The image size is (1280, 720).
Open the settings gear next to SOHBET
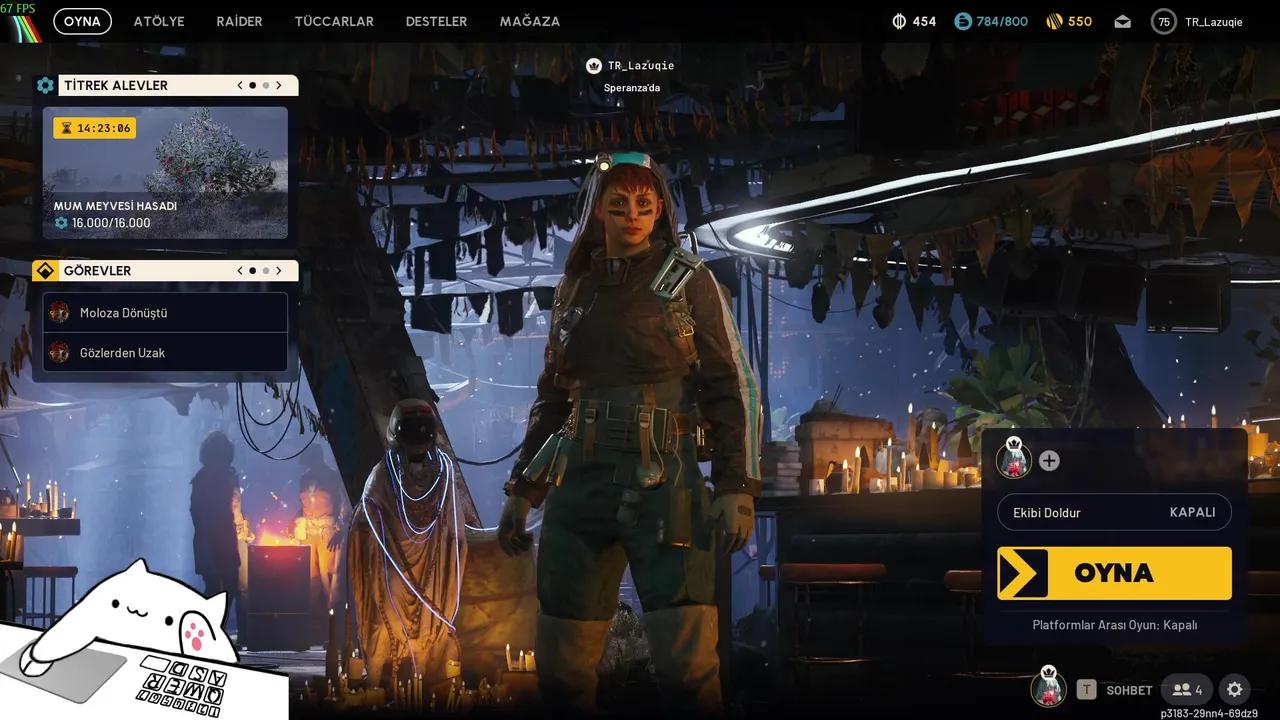coord(1233,689)
